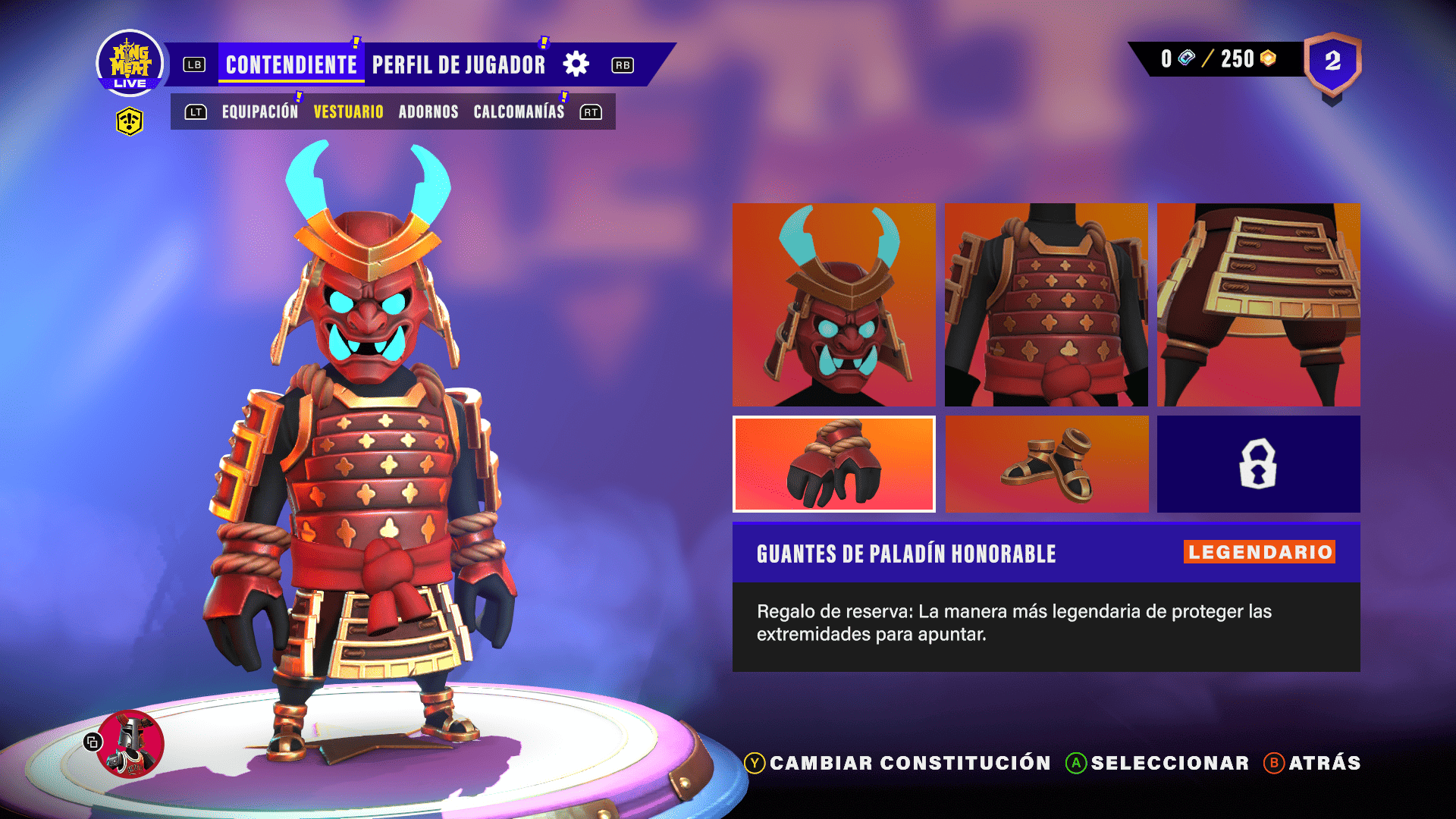1456x819 pixels.
Task: Select the Equipación sub-tab
Action: pos(259,112)
